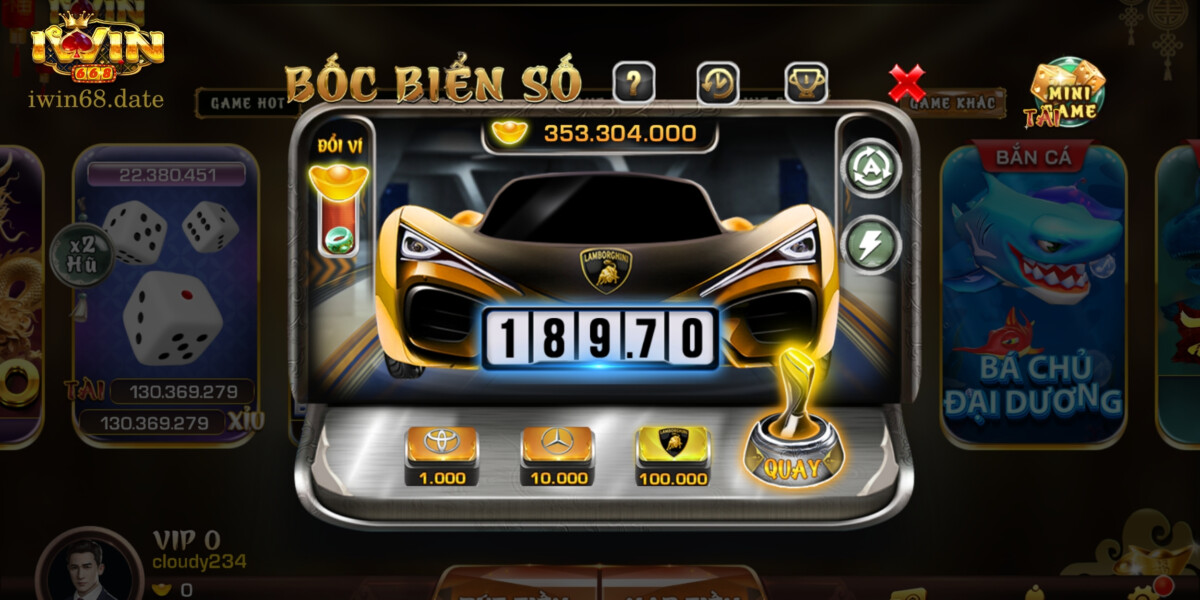Show the spin history clock icon
1200x600 pixels.
718,83
